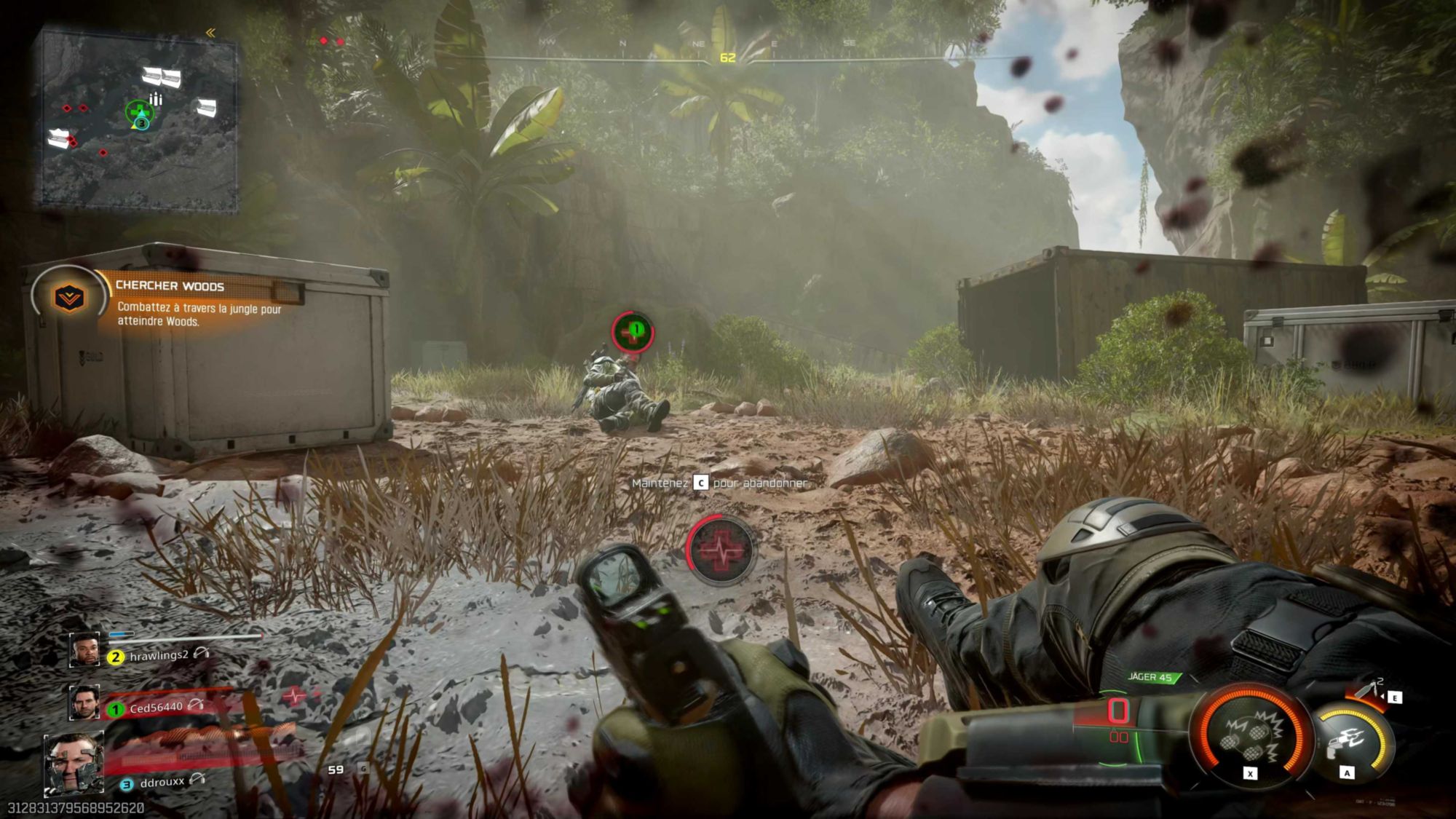Screen dimensions: 1456x819
Task: Select teammate Ced56440's portrait
Action: (84, 703)
